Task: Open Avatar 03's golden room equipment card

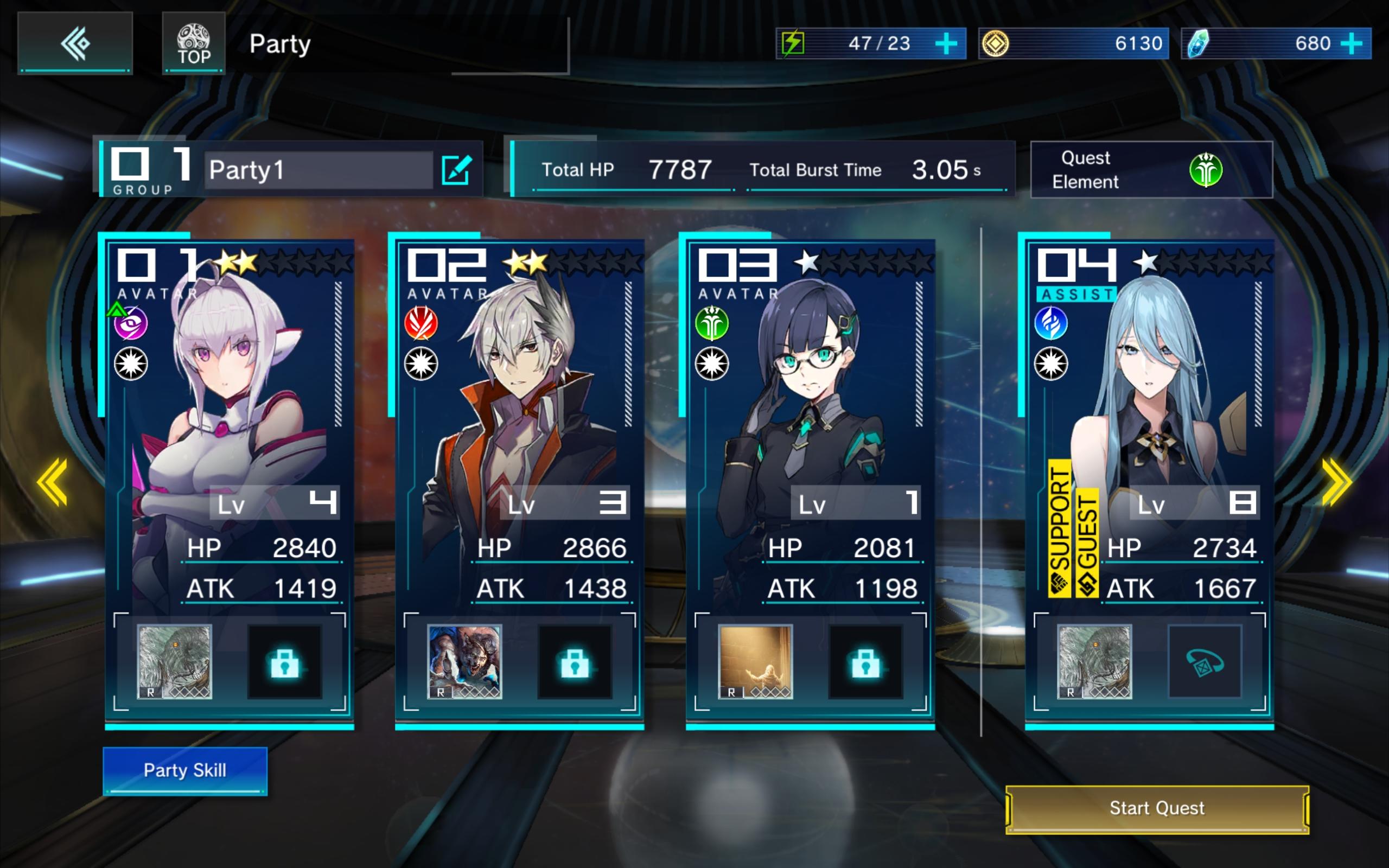Action: [x=755, y=661]
